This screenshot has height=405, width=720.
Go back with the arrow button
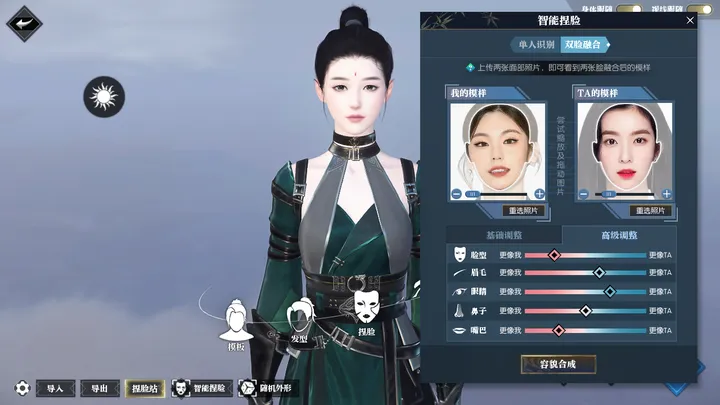24,23
